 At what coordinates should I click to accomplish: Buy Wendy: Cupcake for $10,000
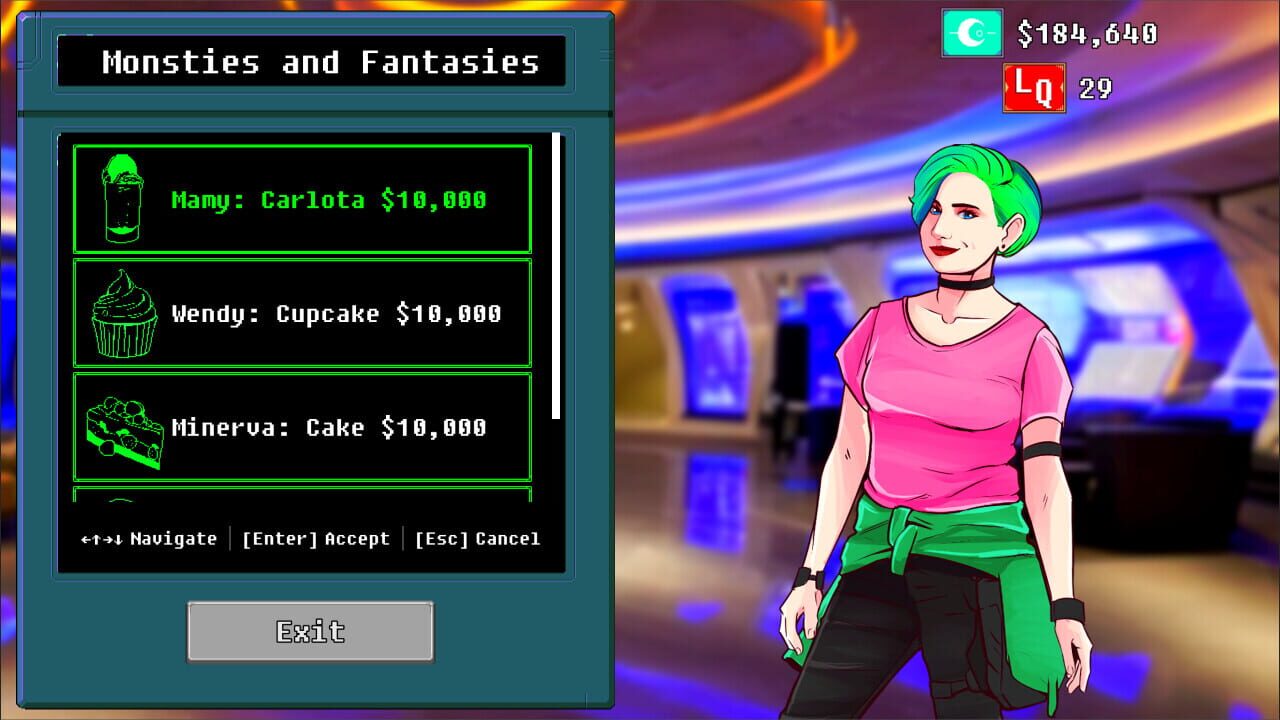[300, 312]
